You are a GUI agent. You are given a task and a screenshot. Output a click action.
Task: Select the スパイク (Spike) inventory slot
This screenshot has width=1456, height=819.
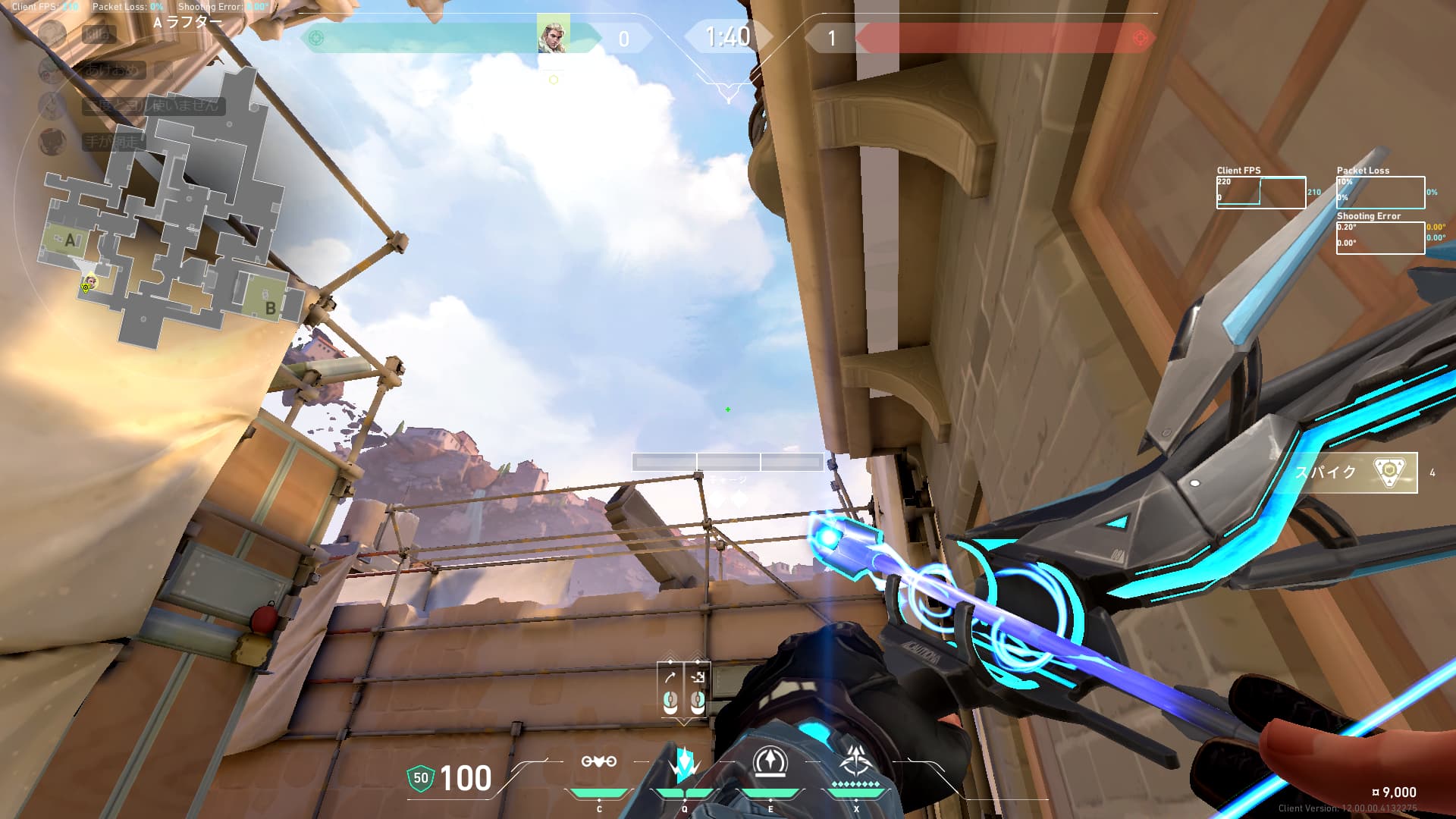1355,472
